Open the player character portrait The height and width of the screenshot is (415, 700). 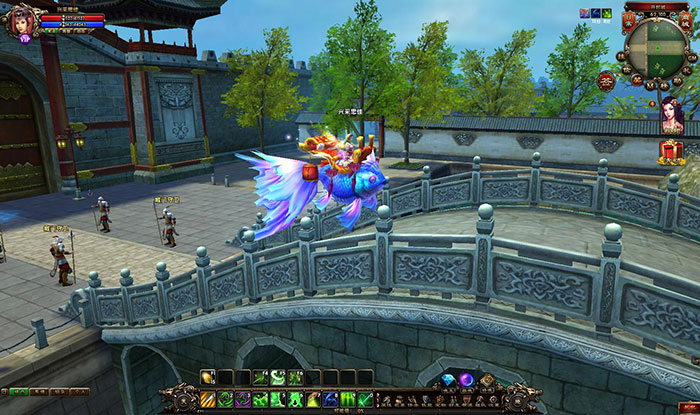[20, 20]
